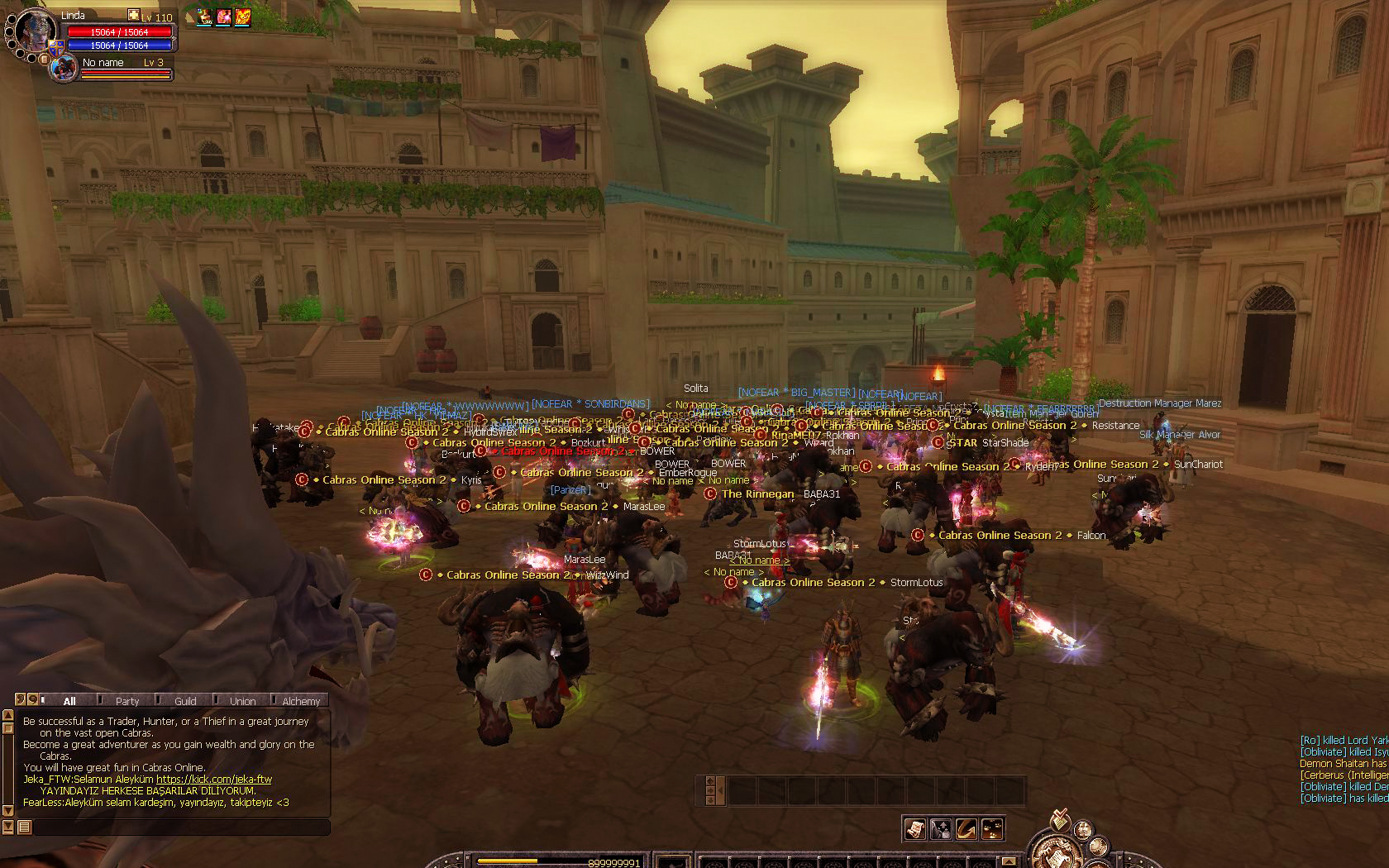Switch to the All chat tab
Image resolution: width=1389 pixels, height=868 pixels.
click(69, 701)
